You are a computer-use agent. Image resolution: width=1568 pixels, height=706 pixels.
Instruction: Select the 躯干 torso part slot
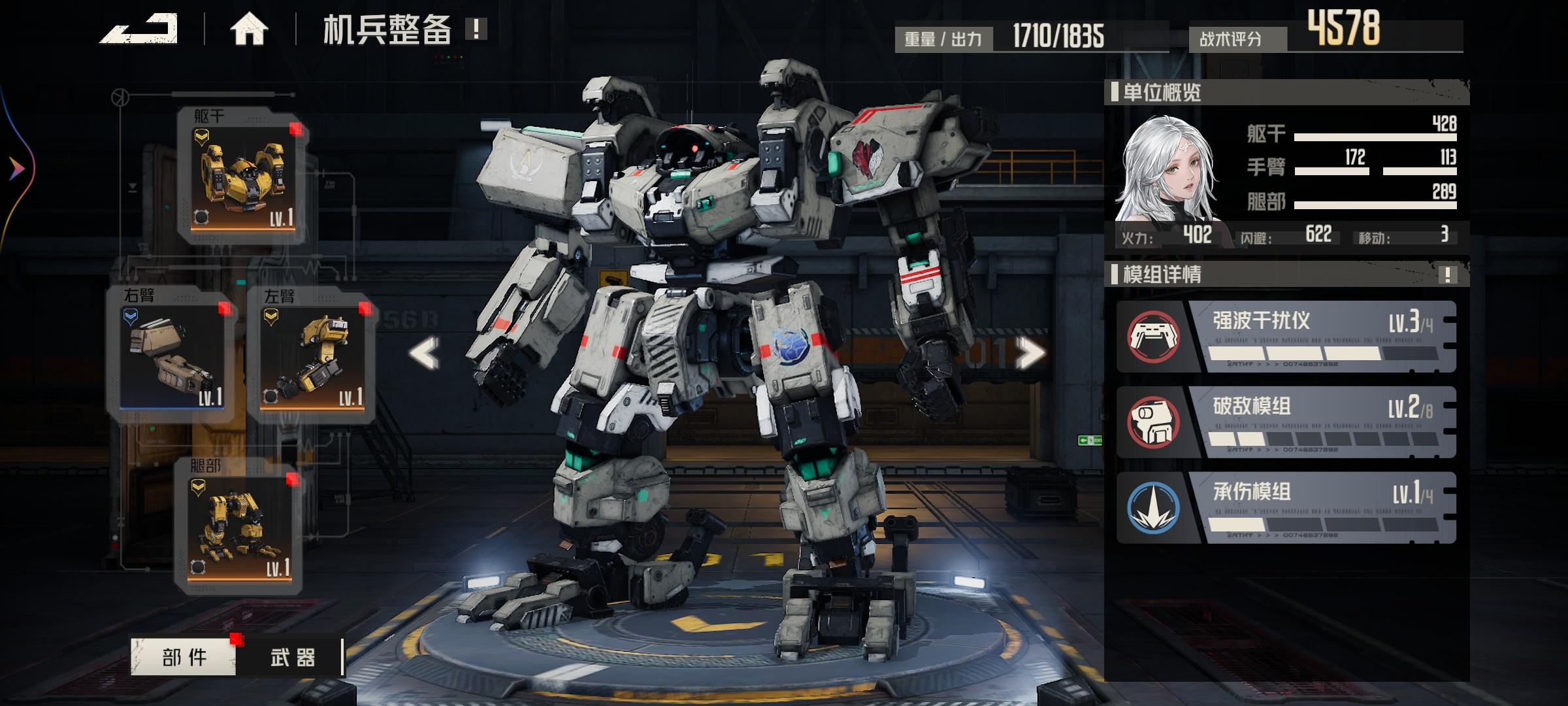point(242,176)
